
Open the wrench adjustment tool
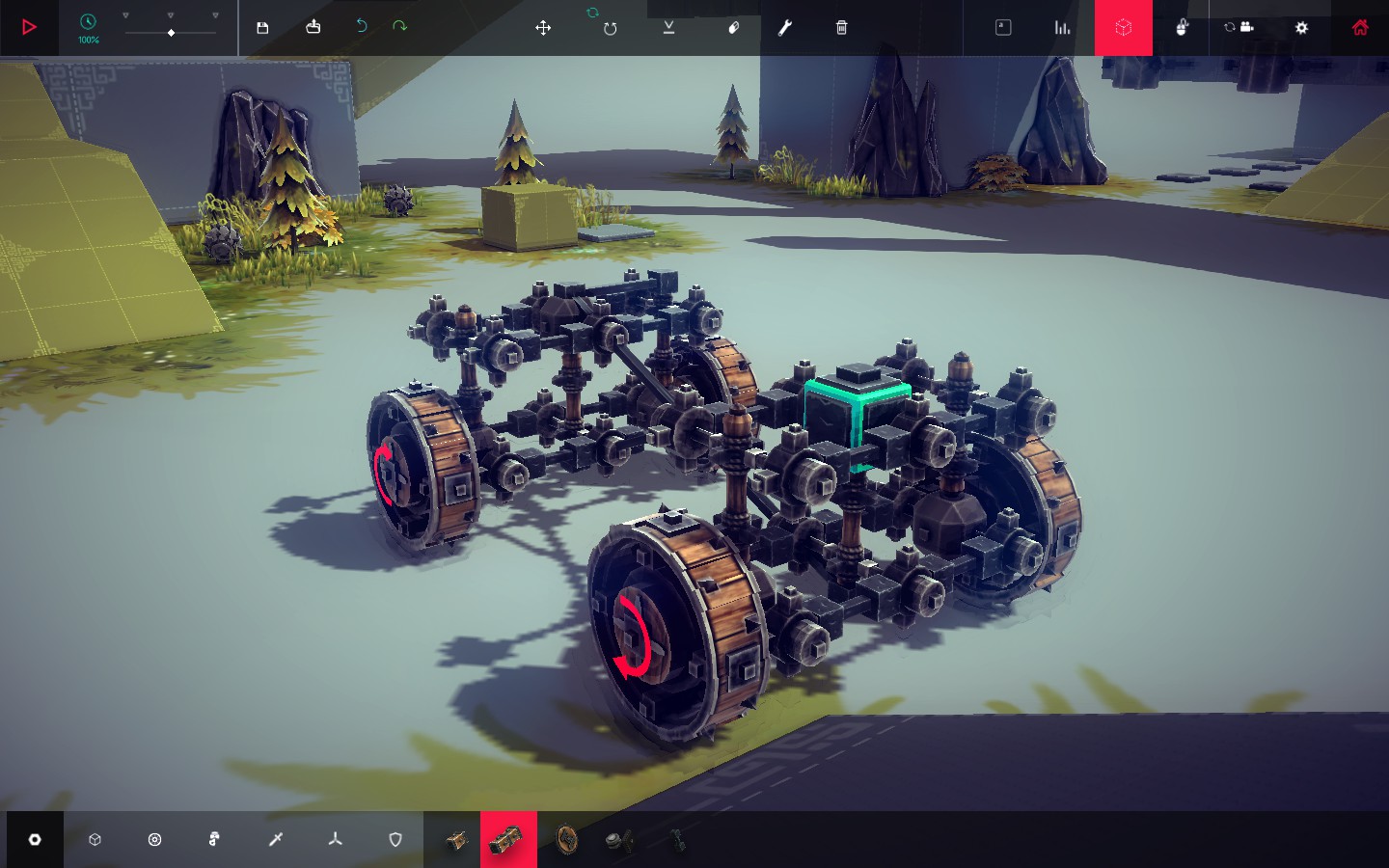[x=784, y=29]
